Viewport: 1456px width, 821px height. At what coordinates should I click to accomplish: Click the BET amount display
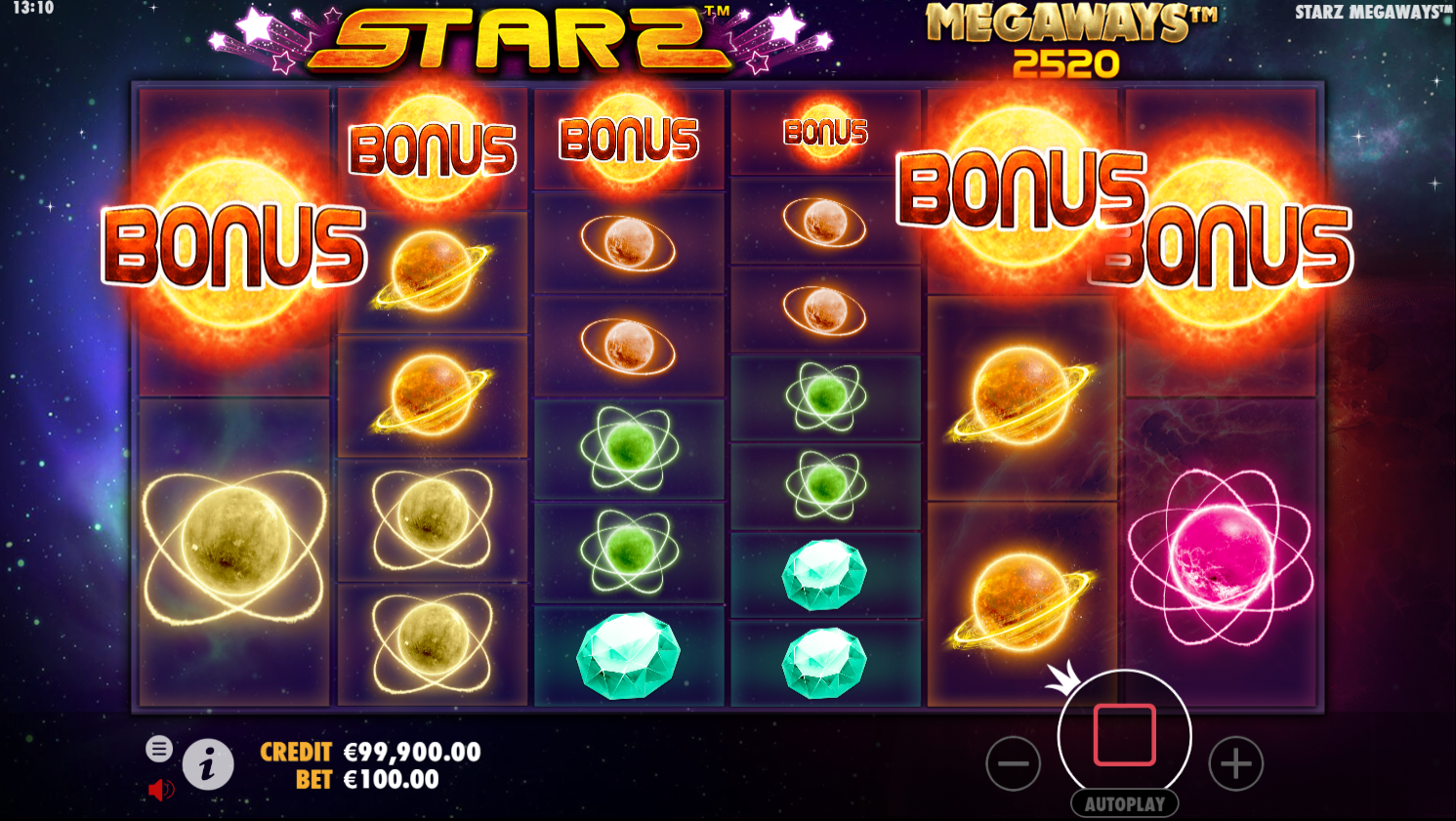click(373, 779)
